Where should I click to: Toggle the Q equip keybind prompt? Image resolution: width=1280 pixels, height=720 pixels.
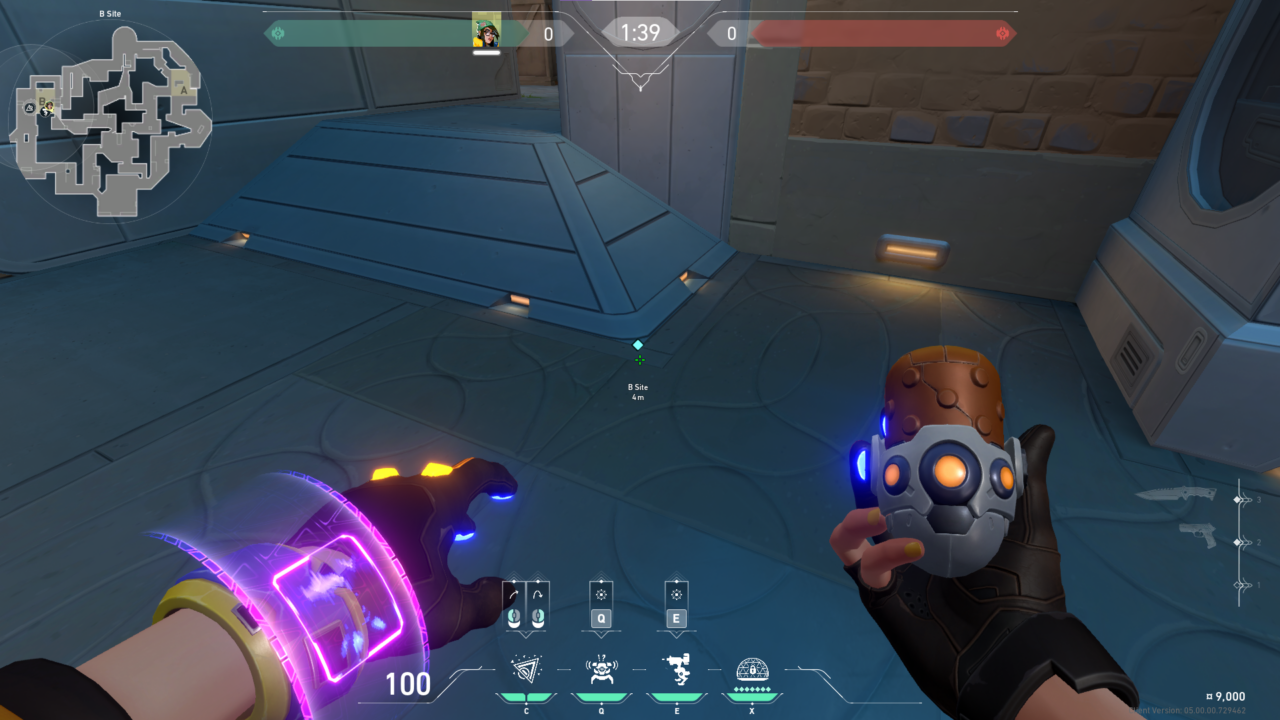[x=601, y=617]
